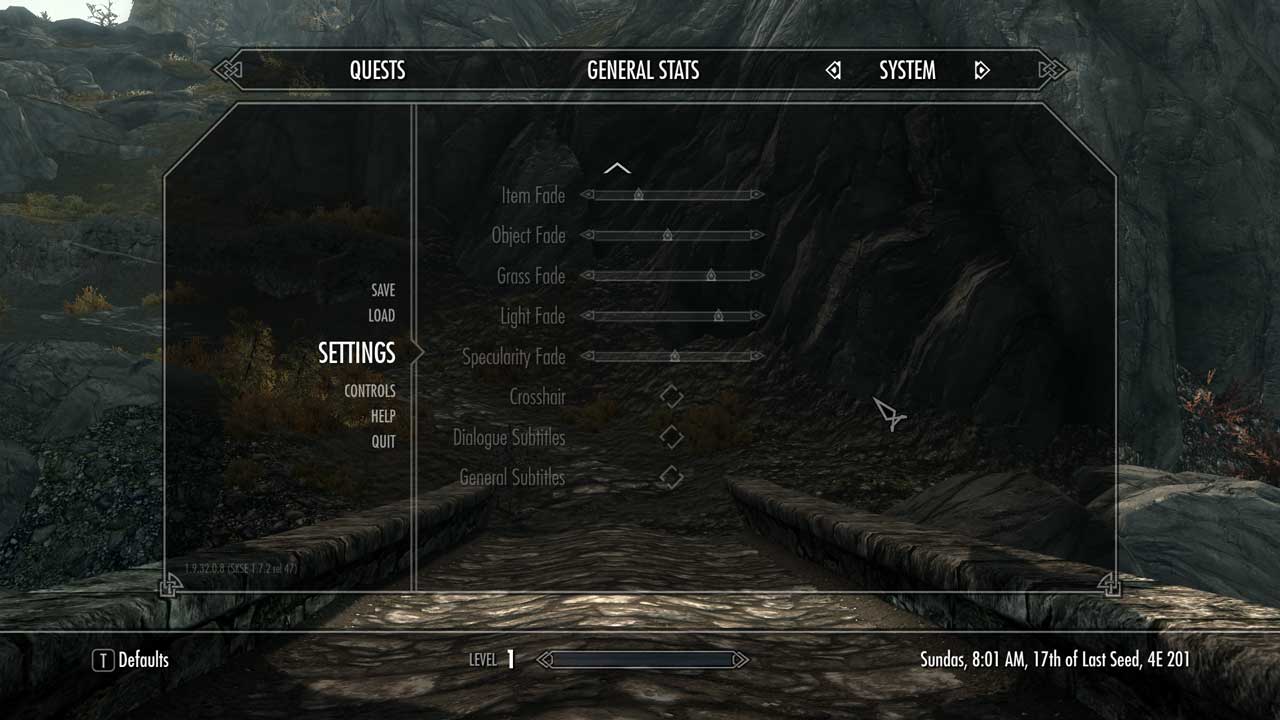
Task: Open the Save menu option
Action: [381, 289]
